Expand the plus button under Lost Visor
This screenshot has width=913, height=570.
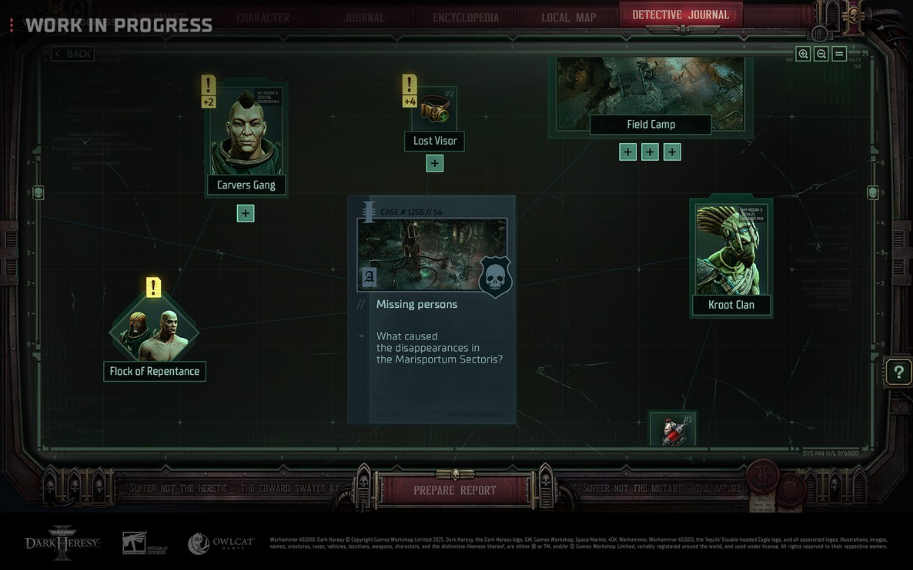coord(434,164)
